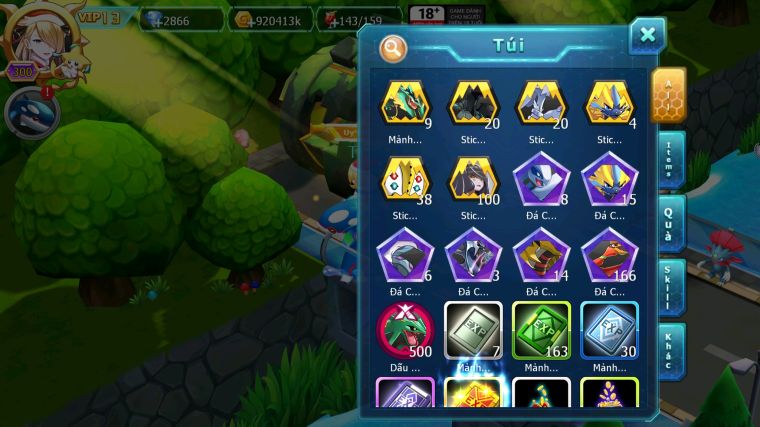760x427 pixels.
Task: Select the red Rayquaza item with count 500
Action: point(405,330)
